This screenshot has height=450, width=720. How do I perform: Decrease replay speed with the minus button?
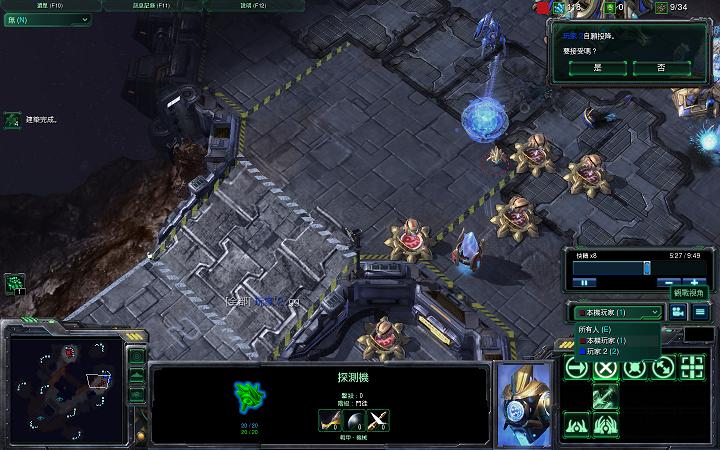click(665, 282)
